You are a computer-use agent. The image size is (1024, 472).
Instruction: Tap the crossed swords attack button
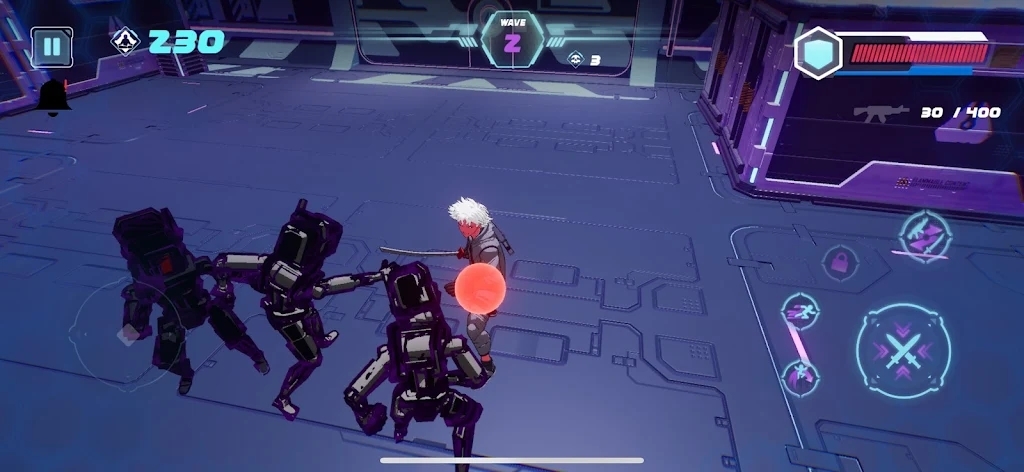click(x=903, y=351)
